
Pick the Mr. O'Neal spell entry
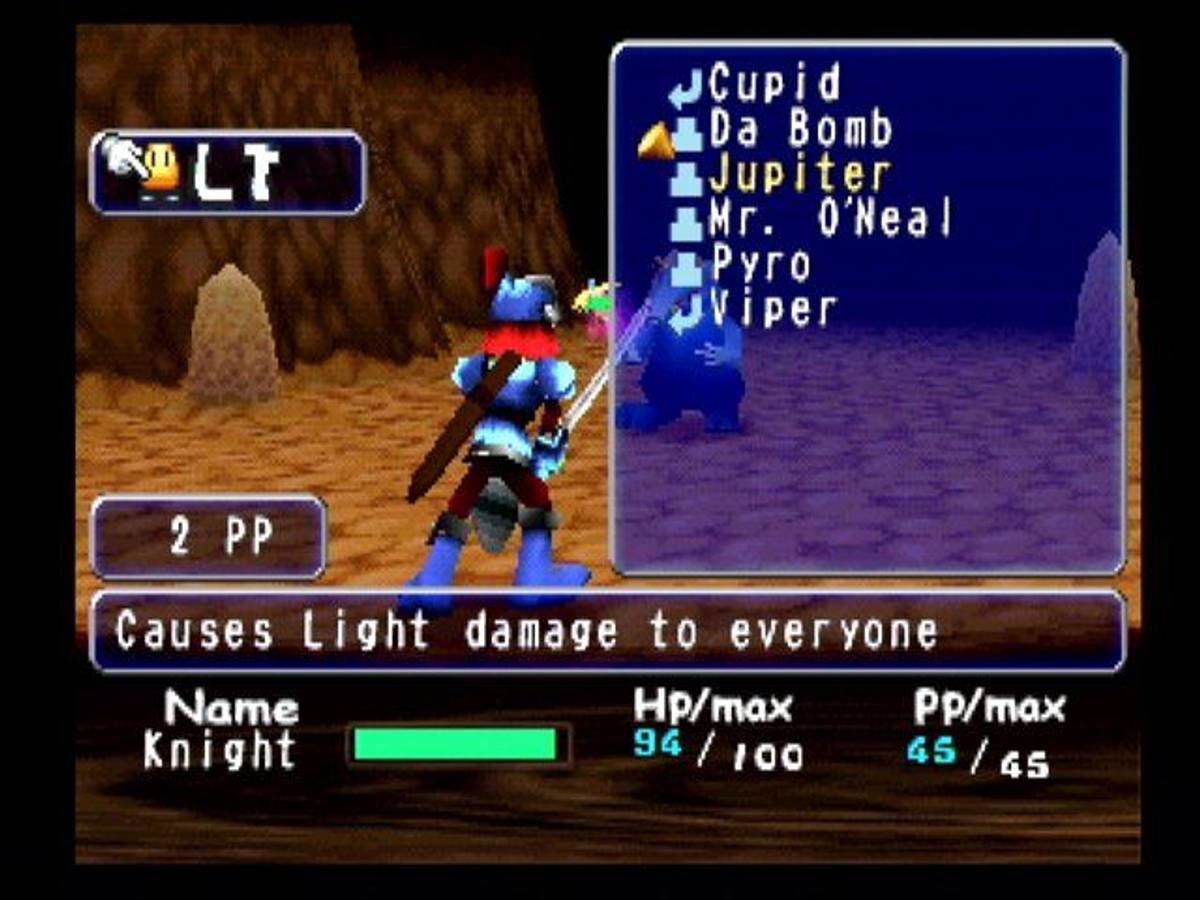828,220
